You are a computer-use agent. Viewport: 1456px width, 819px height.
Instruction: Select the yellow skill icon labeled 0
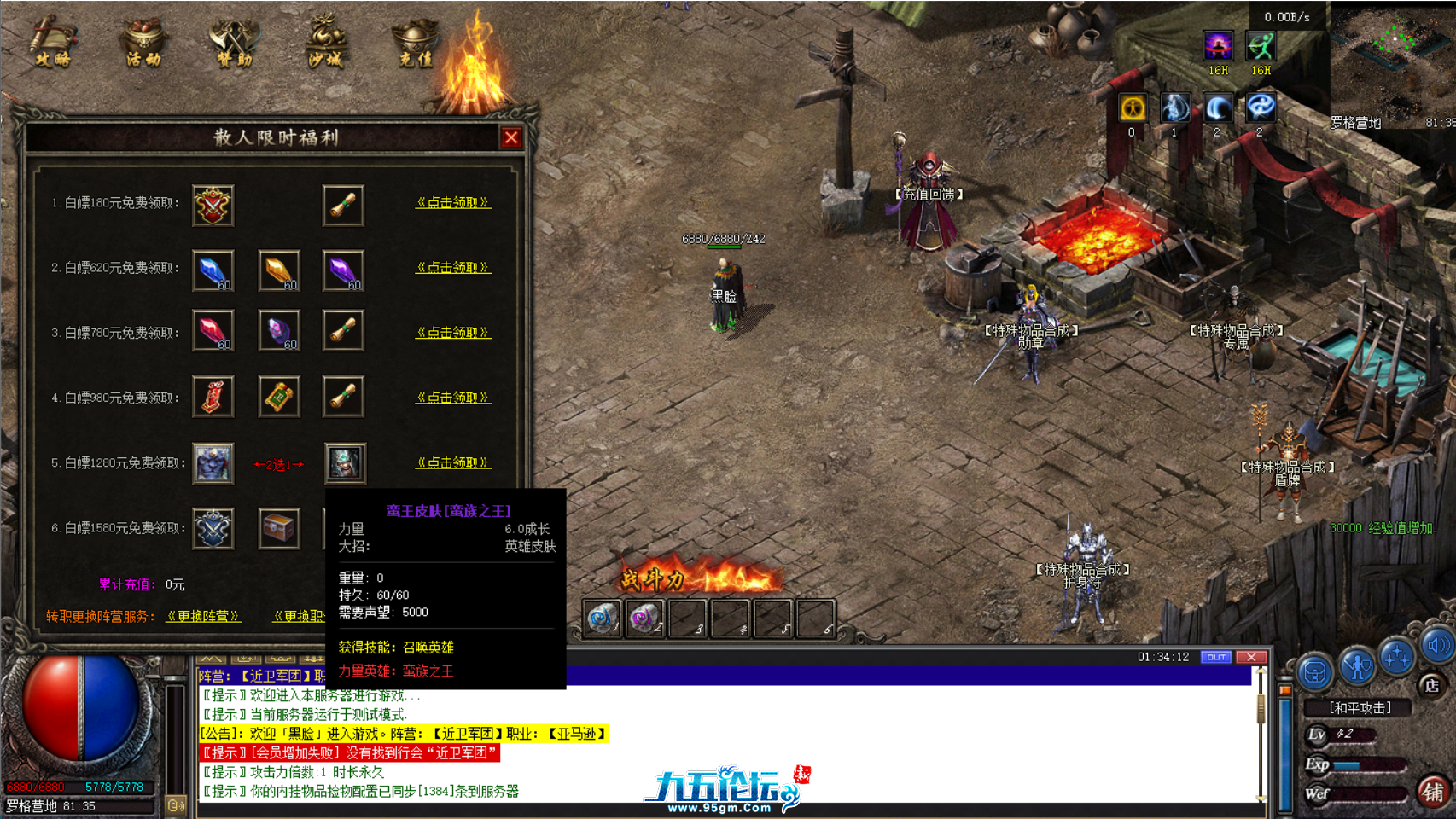(1131, 107)
